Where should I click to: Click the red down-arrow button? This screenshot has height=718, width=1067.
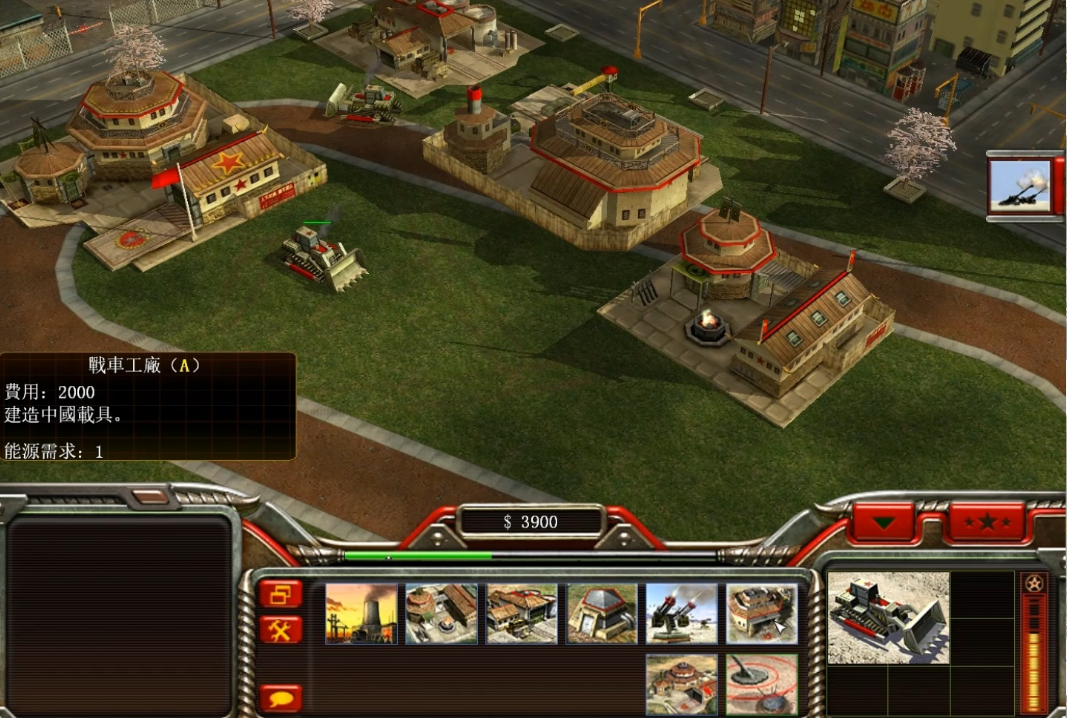(884, 522)
